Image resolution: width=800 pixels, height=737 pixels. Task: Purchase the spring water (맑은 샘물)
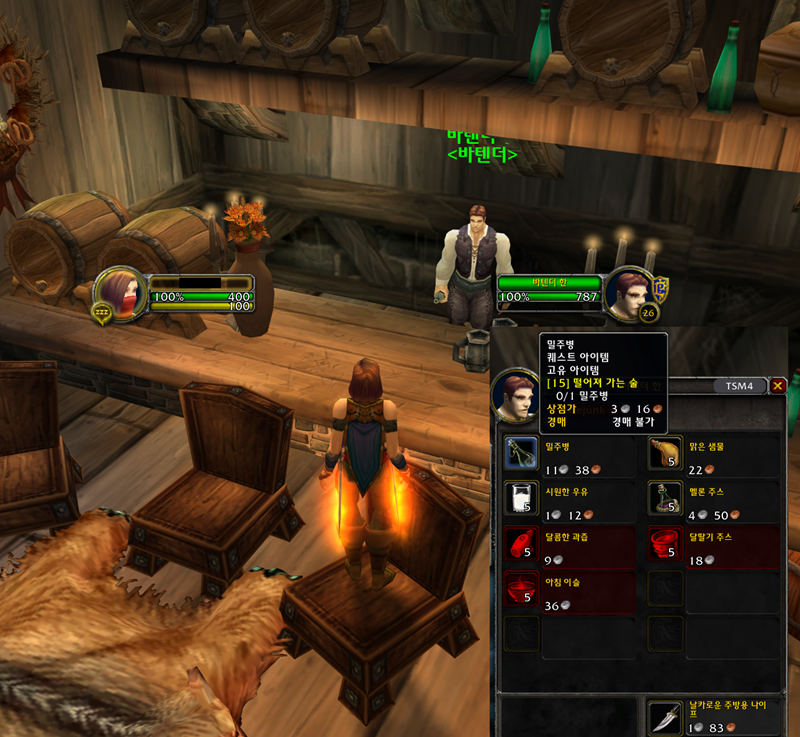[665, 454]
